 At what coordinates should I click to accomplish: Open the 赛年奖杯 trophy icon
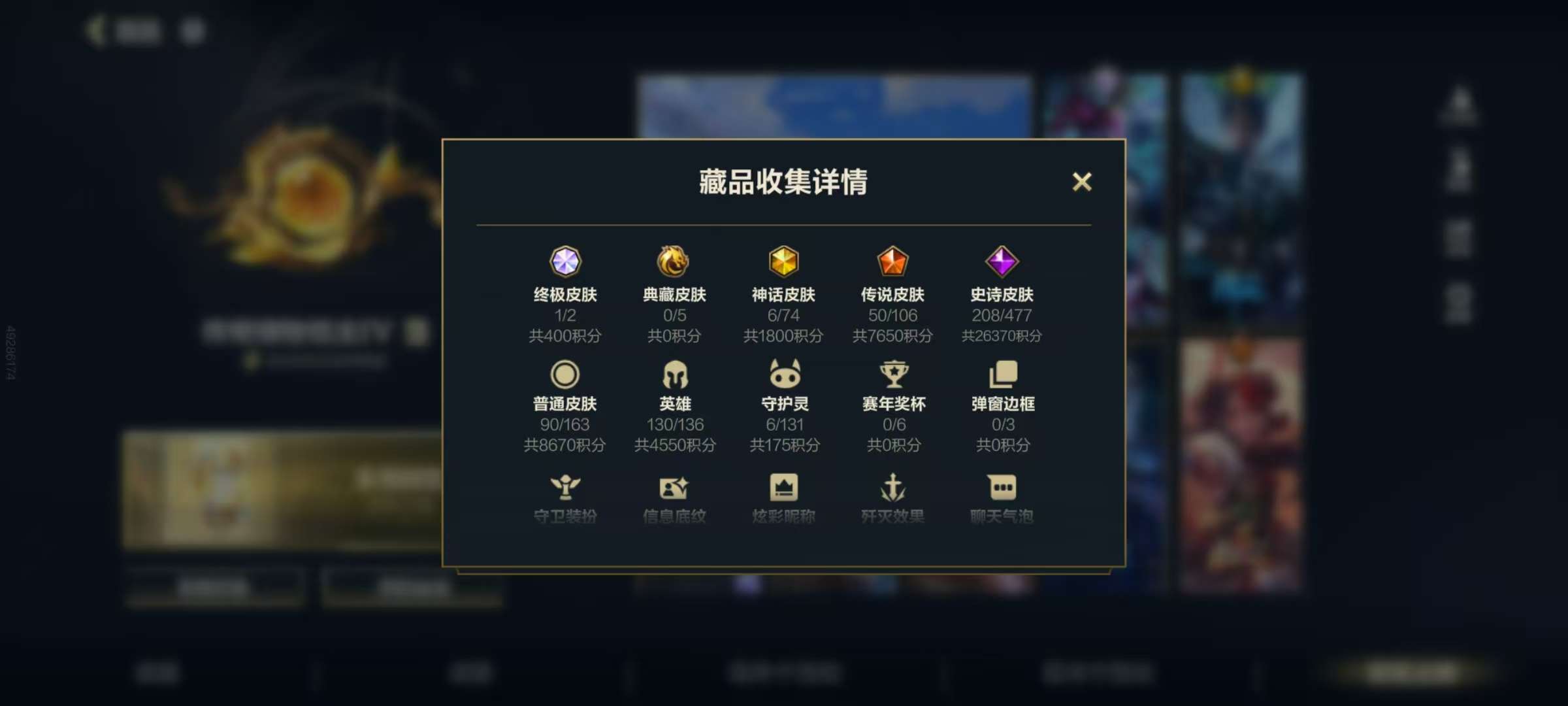click(892, 373)
